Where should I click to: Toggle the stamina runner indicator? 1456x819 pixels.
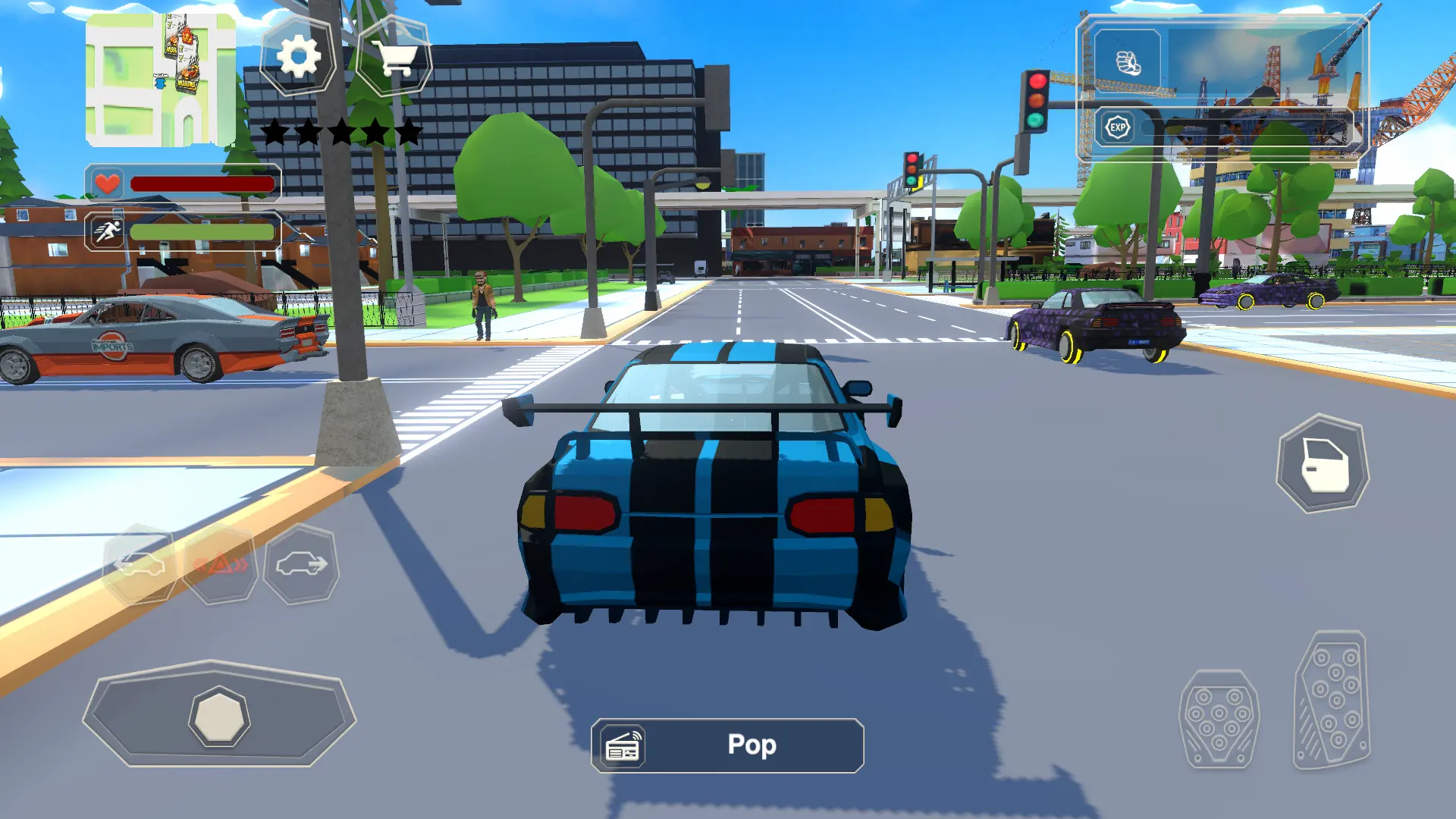(106, 231)
